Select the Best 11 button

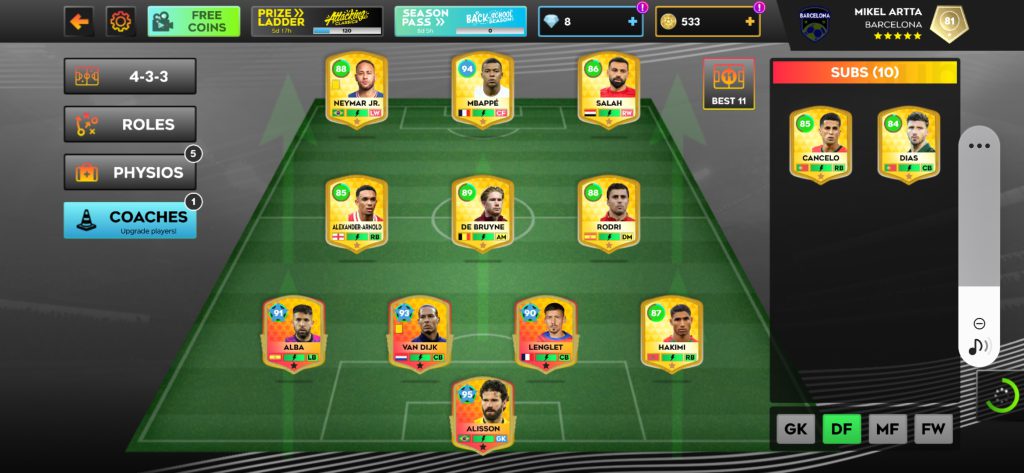(728, 84)
